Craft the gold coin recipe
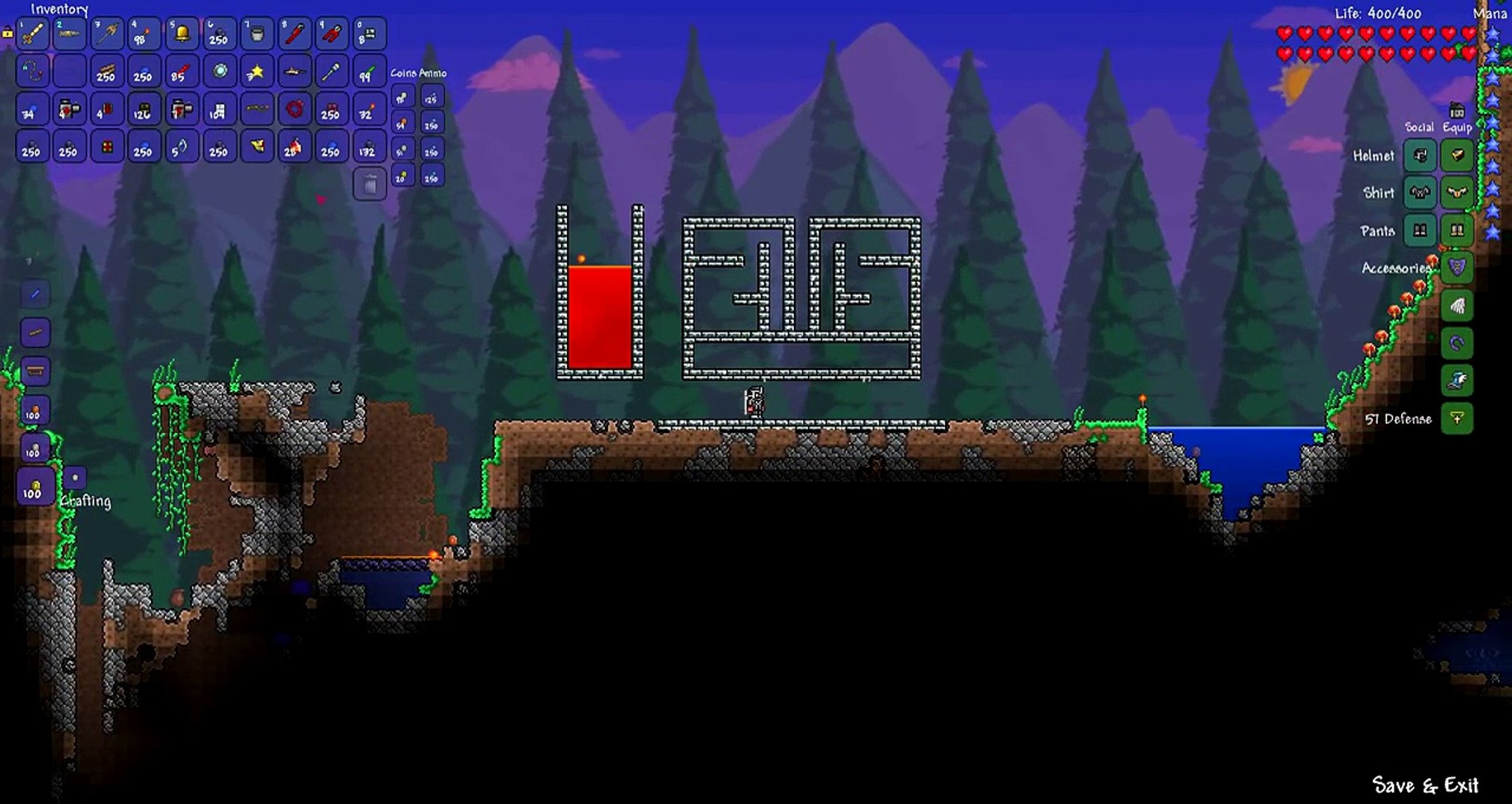This screenshot has height=804, width=1512. tap(33, 488)
